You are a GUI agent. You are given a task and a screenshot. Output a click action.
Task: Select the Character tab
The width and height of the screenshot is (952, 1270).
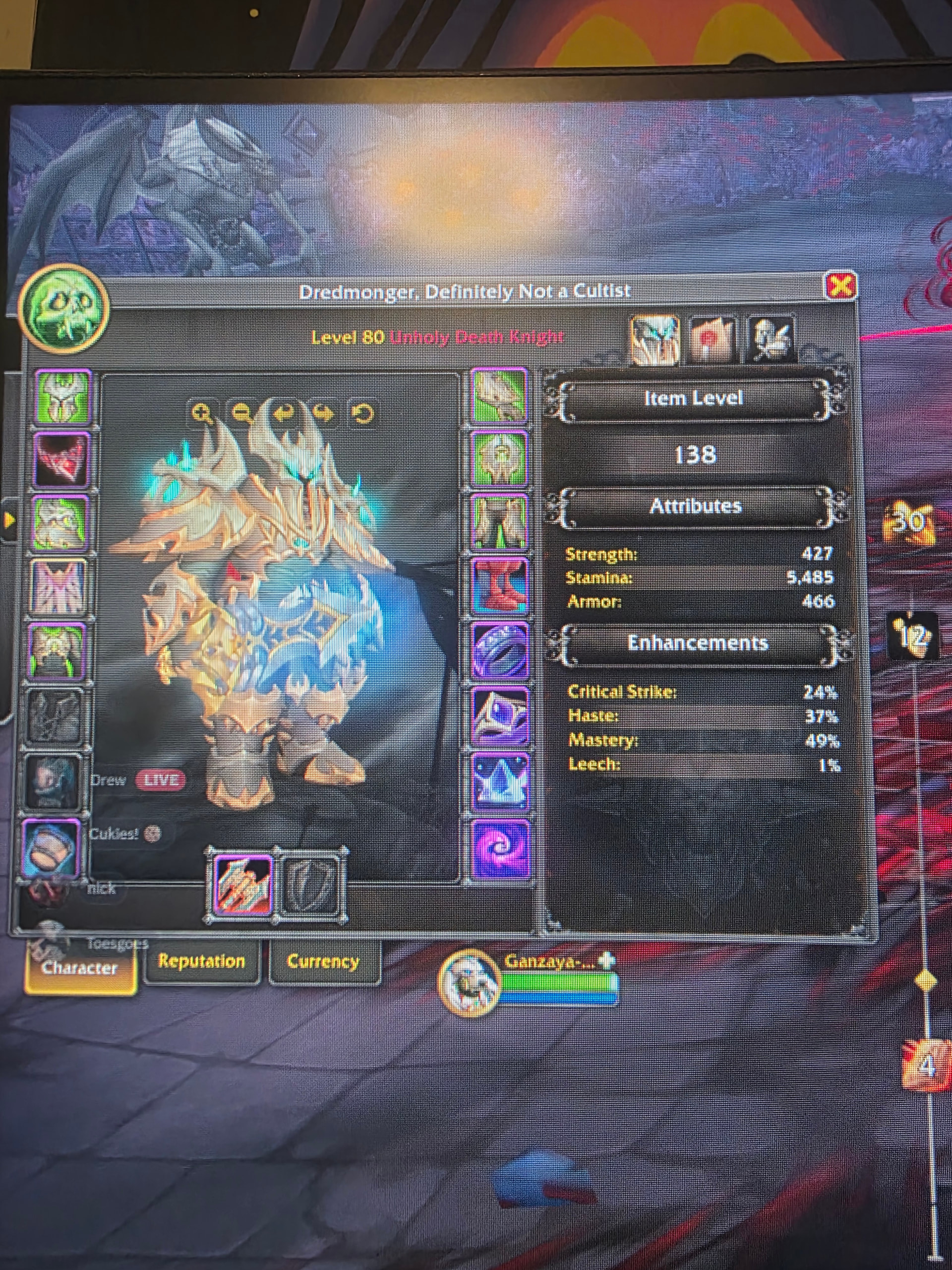click(80, 967)
